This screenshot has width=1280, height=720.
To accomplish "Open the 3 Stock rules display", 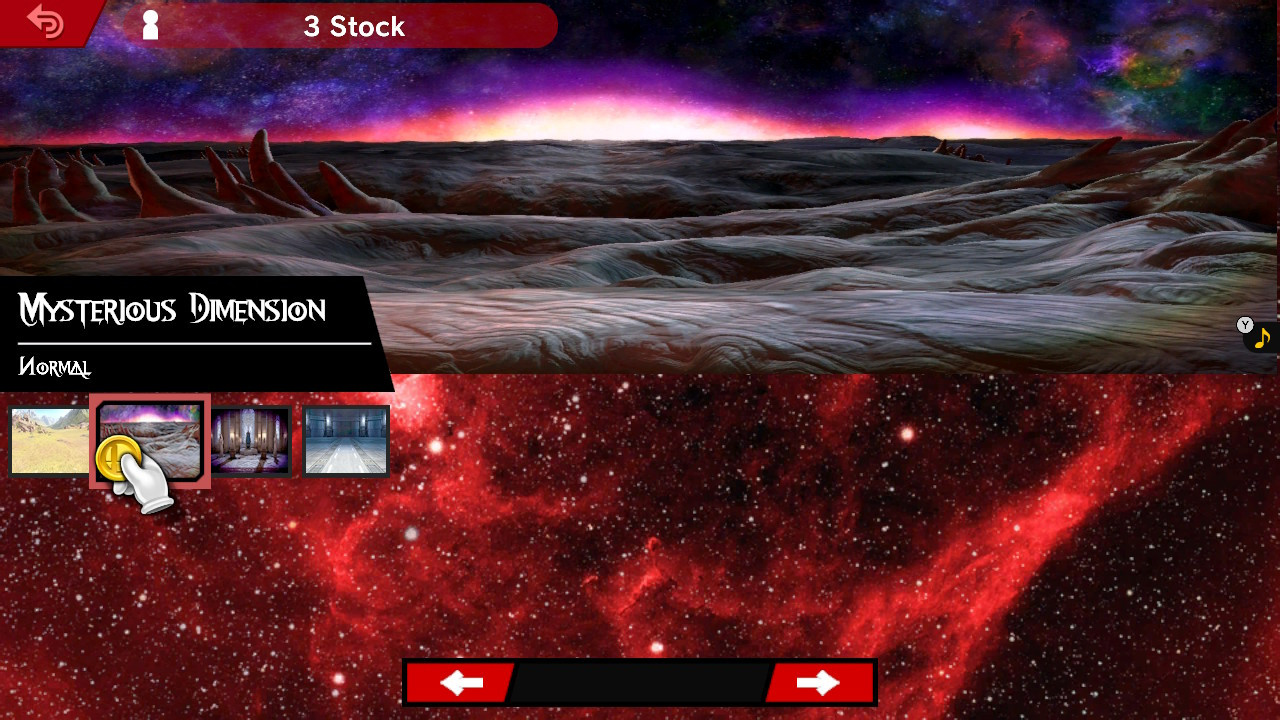I will pos(352,27).
